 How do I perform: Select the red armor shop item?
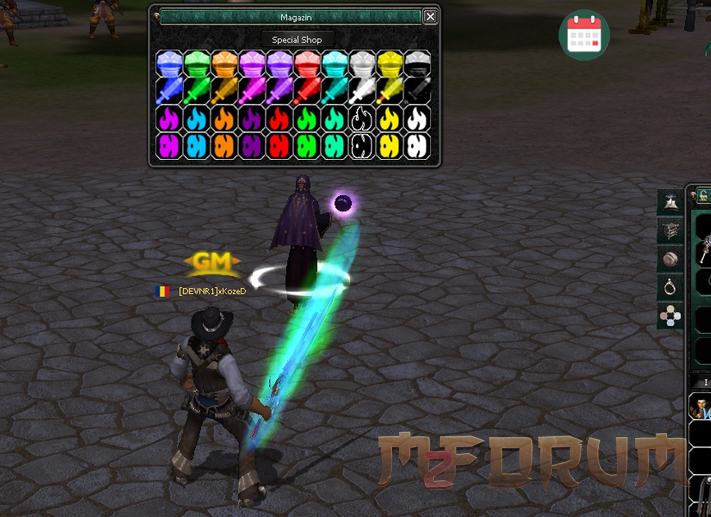pos(307,65)
